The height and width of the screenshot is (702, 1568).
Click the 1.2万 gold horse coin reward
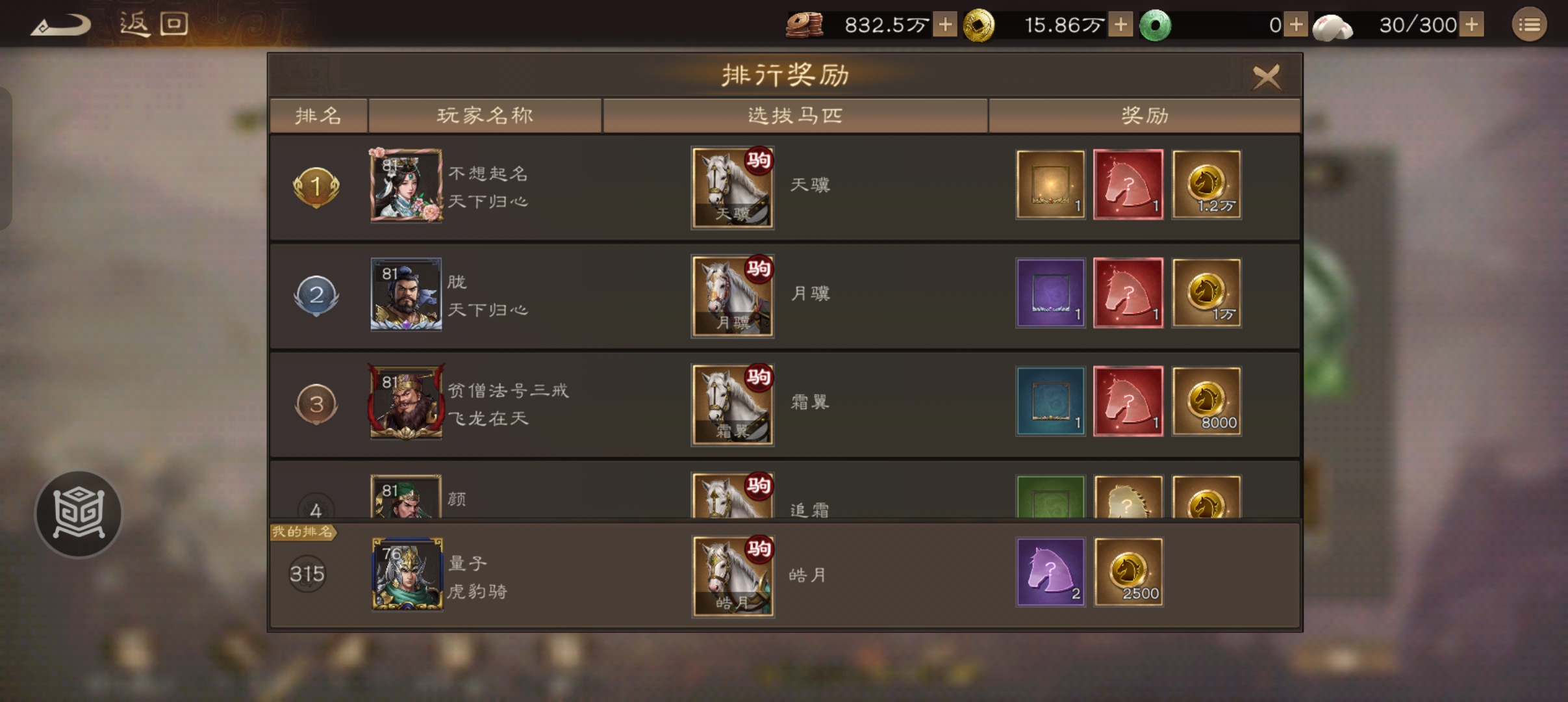[x=1207, y=185]
